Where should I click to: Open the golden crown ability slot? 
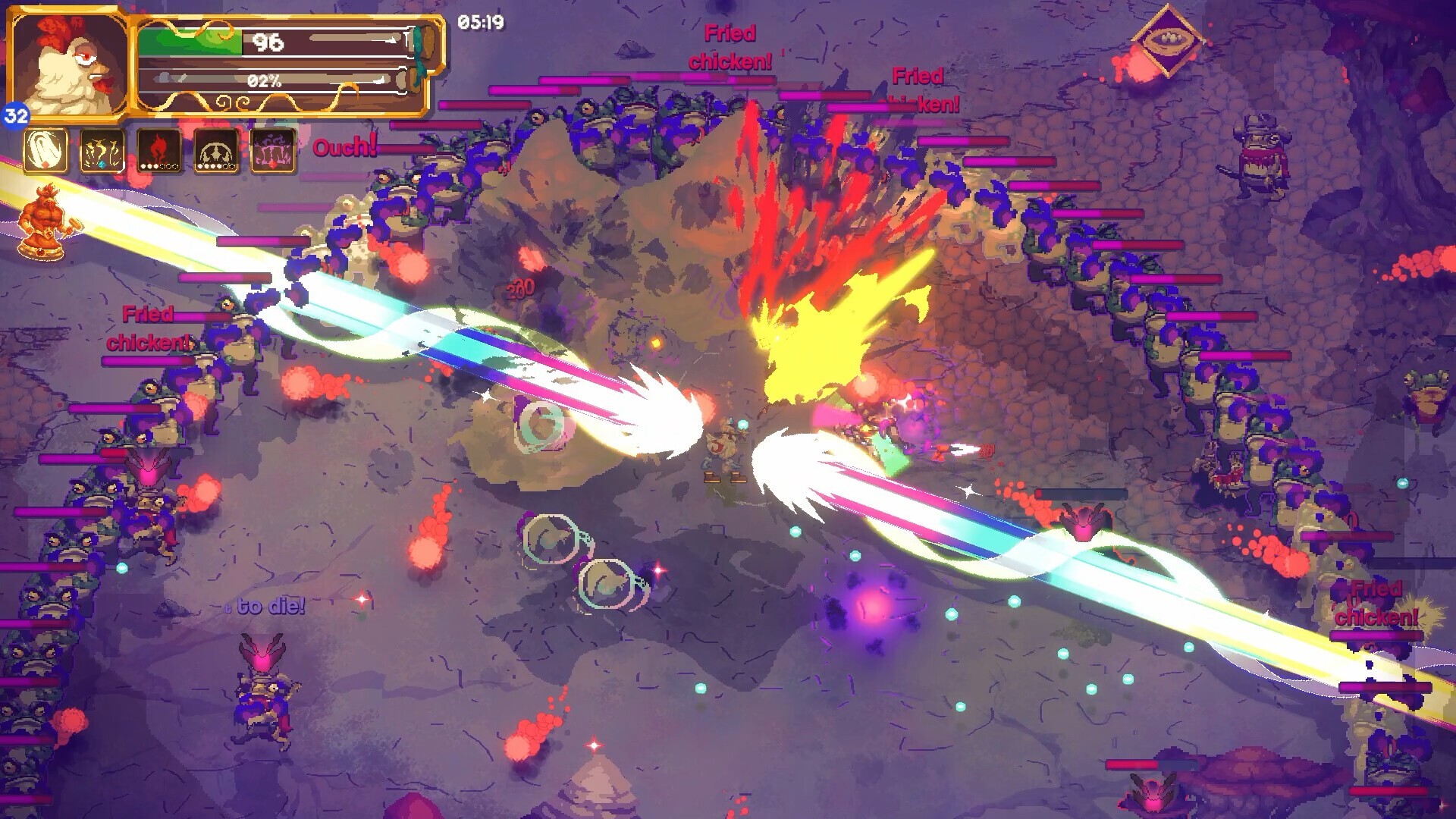pyautogui.click(x=103, y=150)
